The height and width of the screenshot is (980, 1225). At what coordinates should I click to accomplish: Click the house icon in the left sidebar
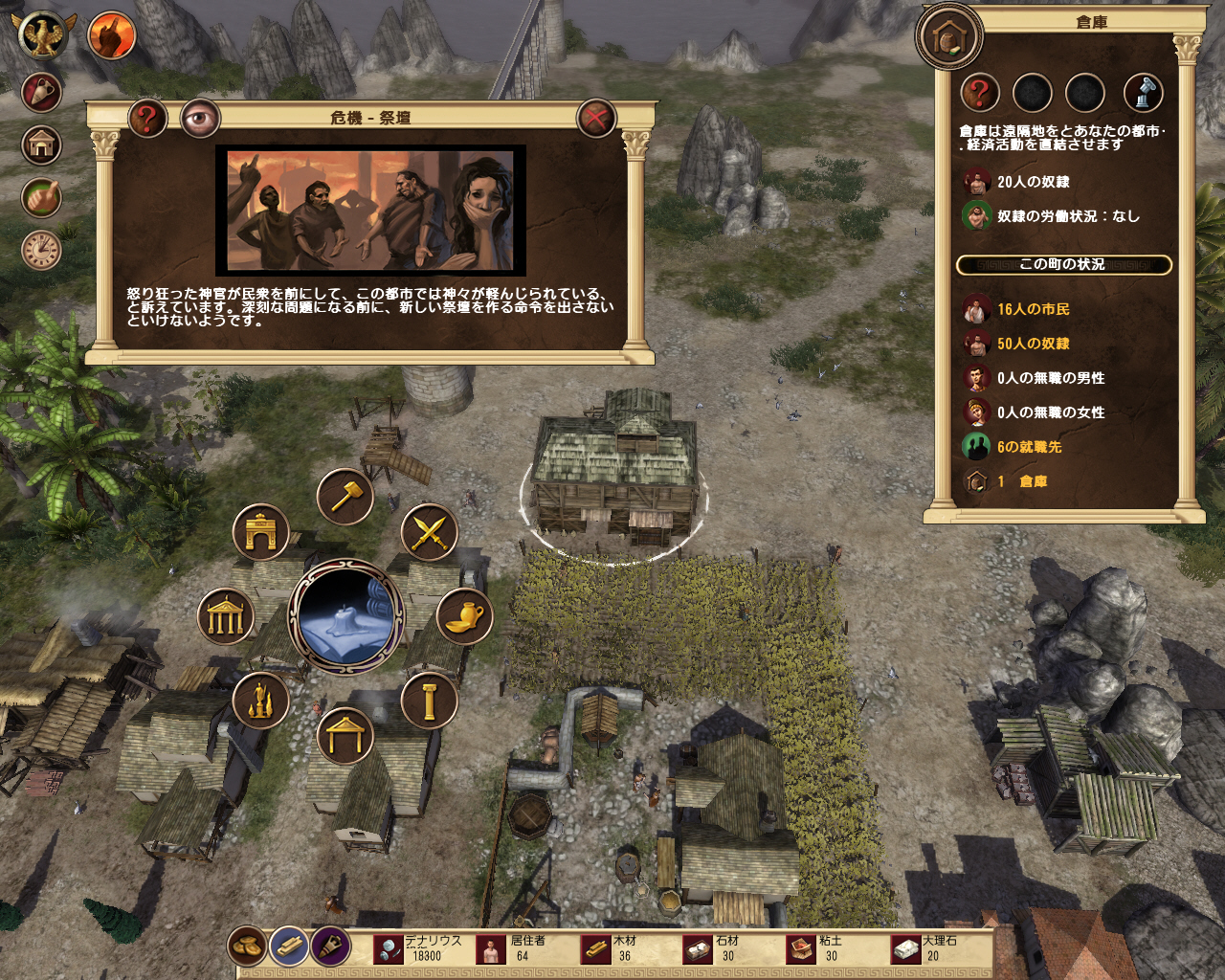(41, 145)
